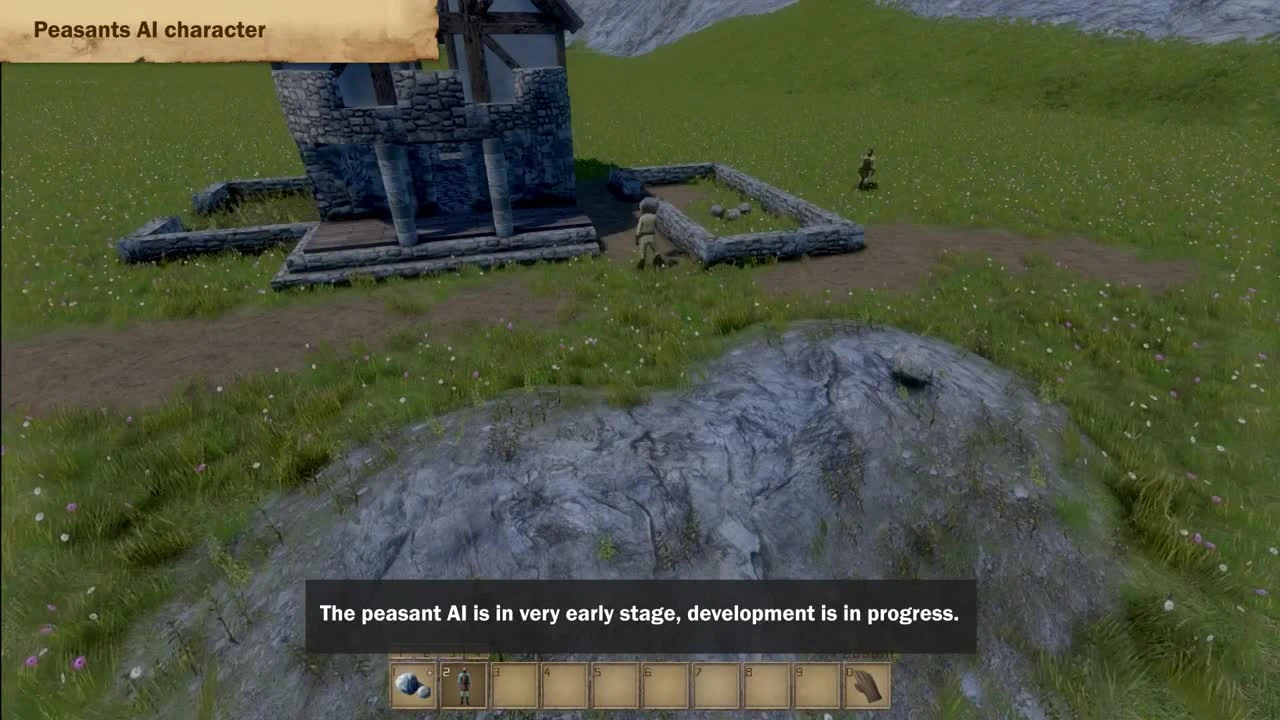Viewport: 1280px width, 720px height.
Task: Click the Peasants AI character title banner
Action: (x=148, y=30)
